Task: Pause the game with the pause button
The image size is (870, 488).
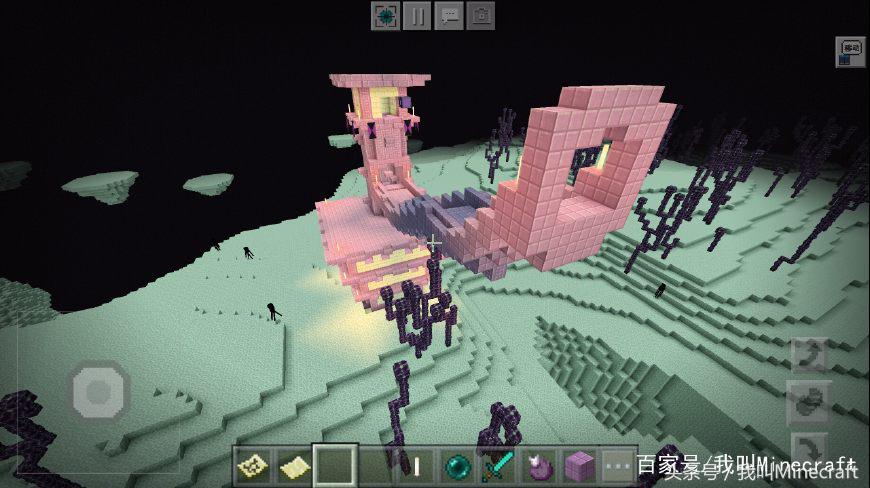Action: coord(417,16)
